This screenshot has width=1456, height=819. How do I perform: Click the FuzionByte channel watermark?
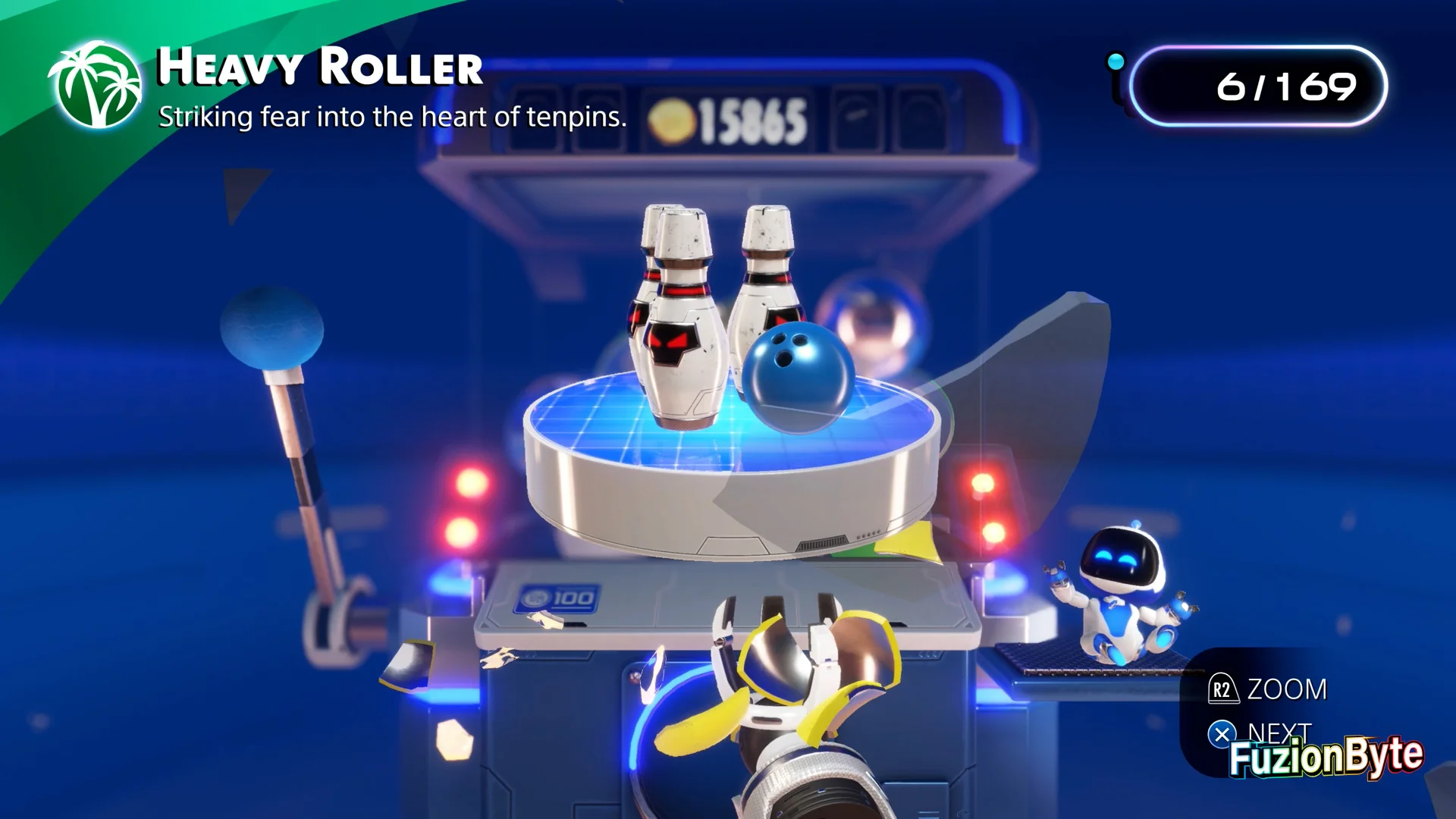tap(1325, 756)
